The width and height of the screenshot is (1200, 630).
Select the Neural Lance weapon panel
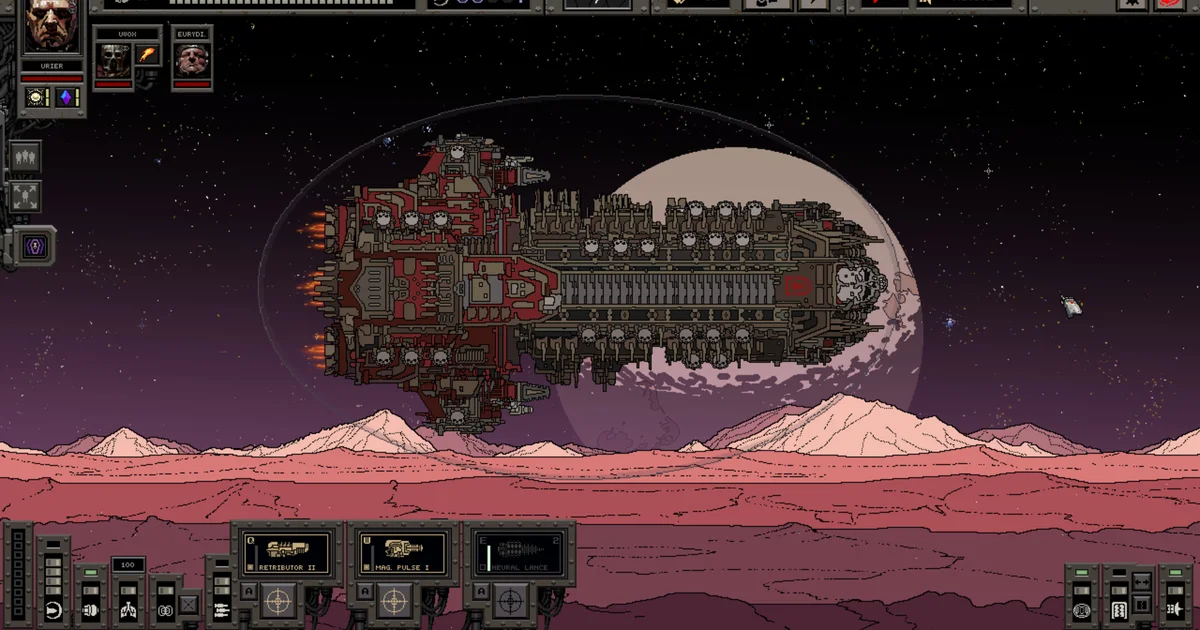pyautogui.click(x=518, y=554)
